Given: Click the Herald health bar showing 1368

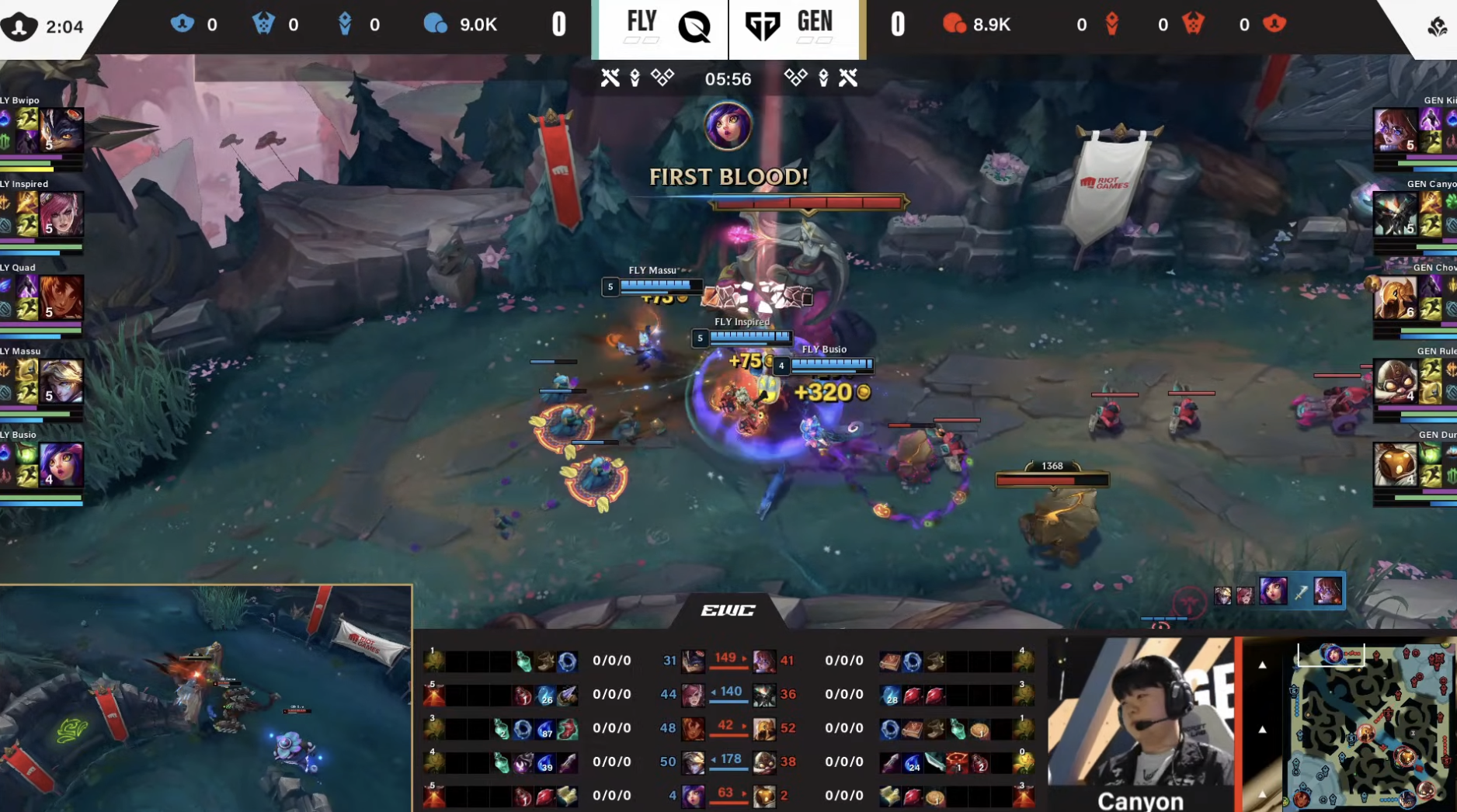Looking at the screenshot, I should pos(1052,479).
